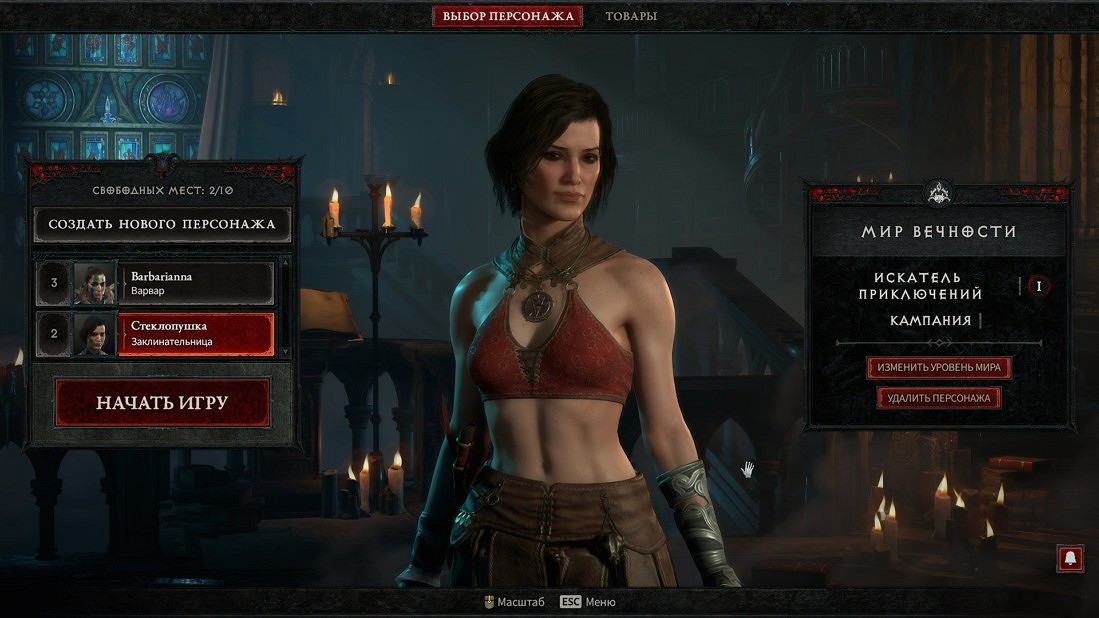Image resolution: width=1099 pixels, height=618 pixels.
Task: Delete character with Удалить персонажа
Action: pyautogui.click(x=938, y=398)
